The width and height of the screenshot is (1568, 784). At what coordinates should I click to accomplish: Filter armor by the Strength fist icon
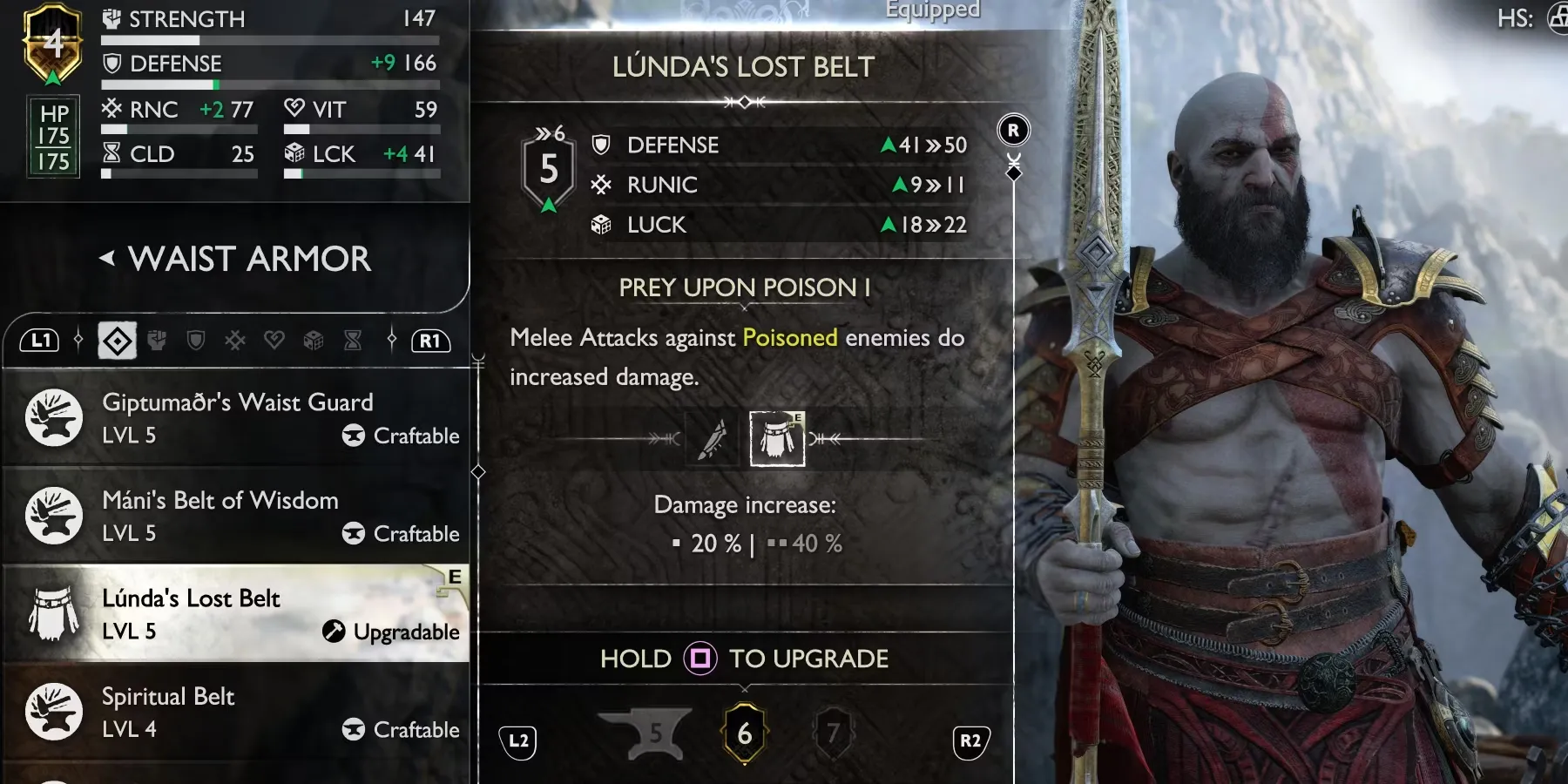click(157, 341)
